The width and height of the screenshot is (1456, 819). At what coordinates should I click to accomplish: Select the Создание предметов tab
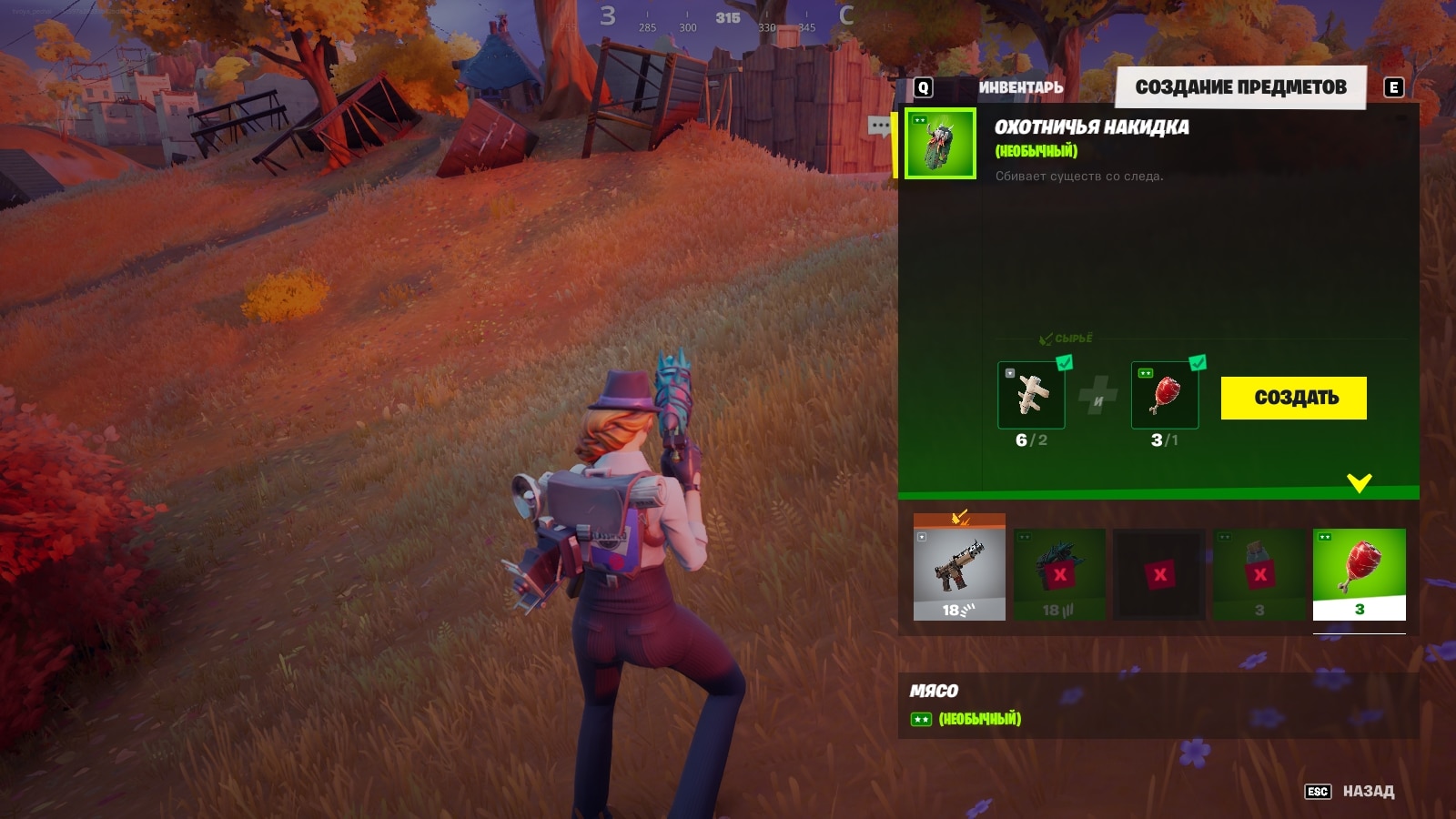click(1240, 87)
